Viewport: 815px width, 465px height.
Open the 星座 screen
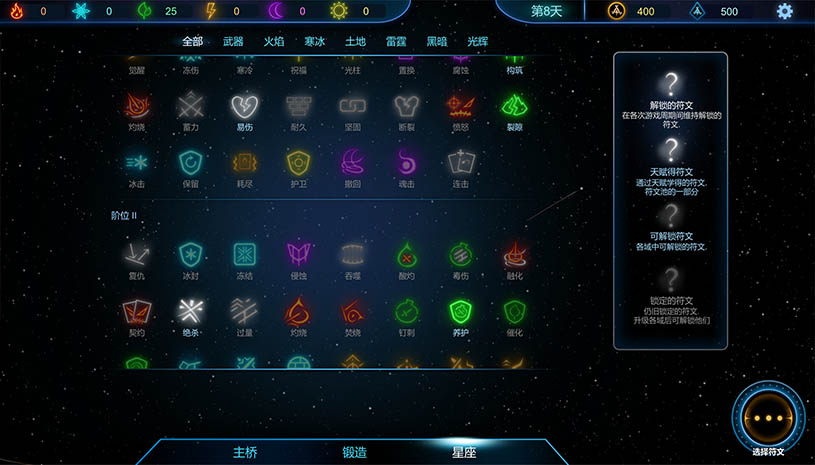pyautogui.click(x=464, y=452)
